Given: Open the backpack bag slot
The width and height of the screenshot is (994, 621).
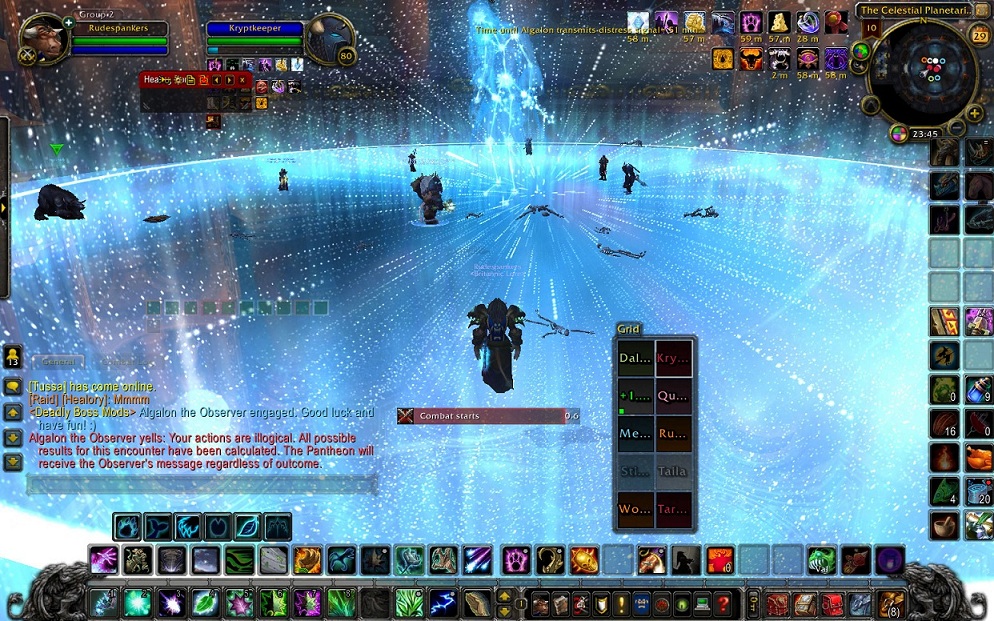Looking at the screenshot, I should point(890,604).
